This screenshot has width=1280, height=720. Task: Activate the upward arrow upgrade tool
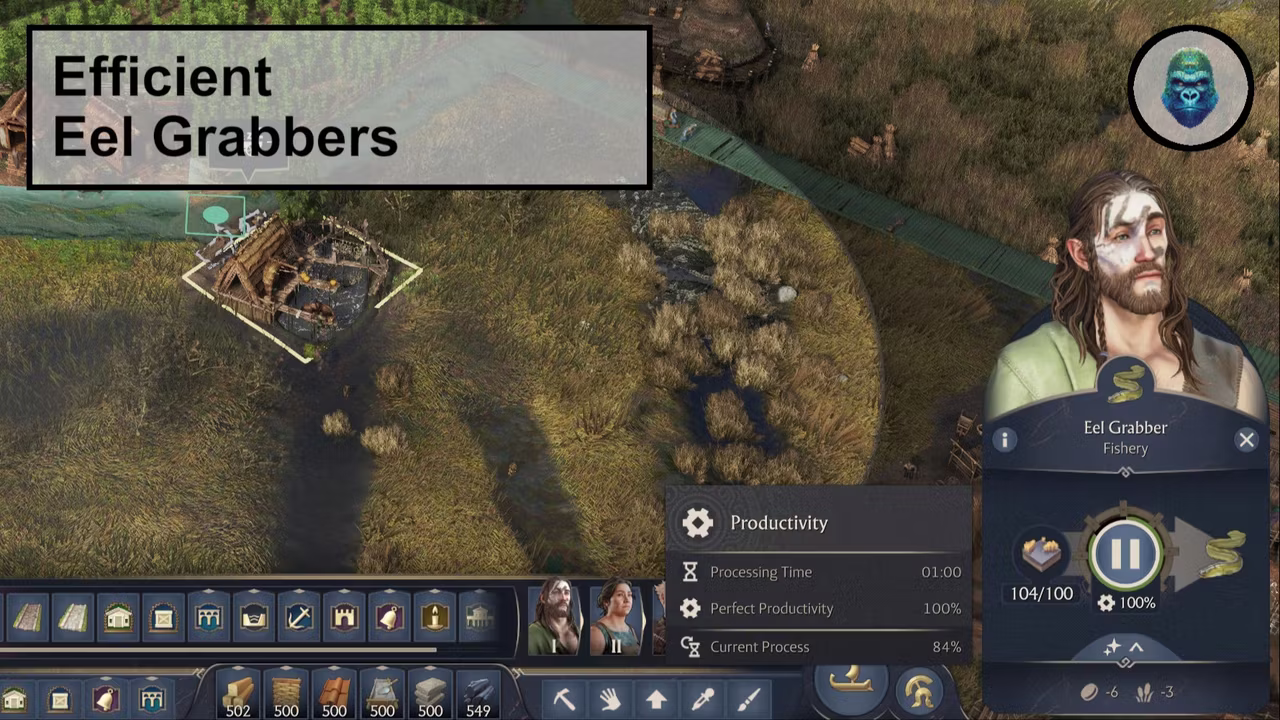(x=656, y=698)
